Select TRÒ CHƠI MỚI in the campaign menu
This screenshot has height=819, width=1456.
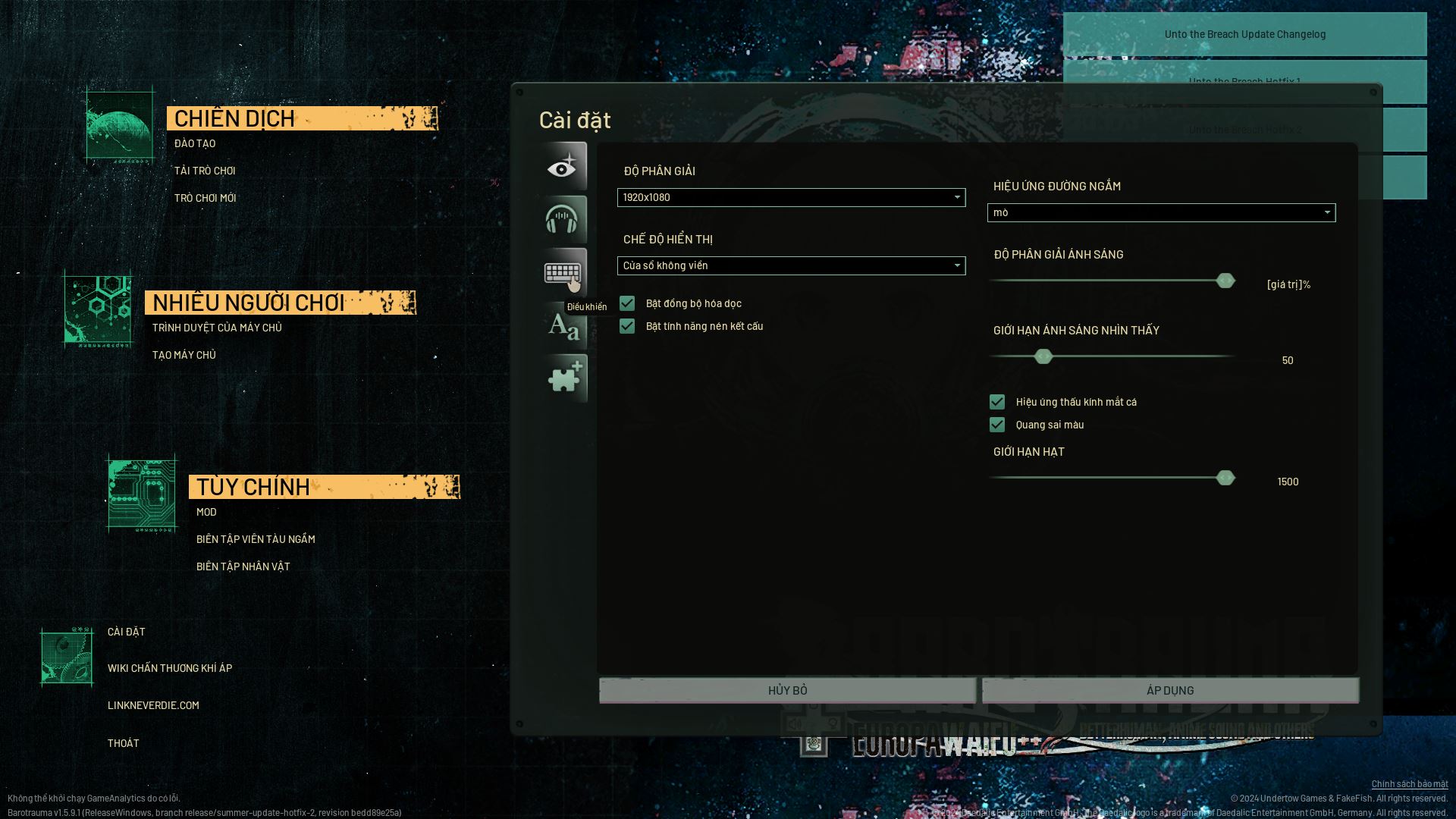[x=206, y=198]
